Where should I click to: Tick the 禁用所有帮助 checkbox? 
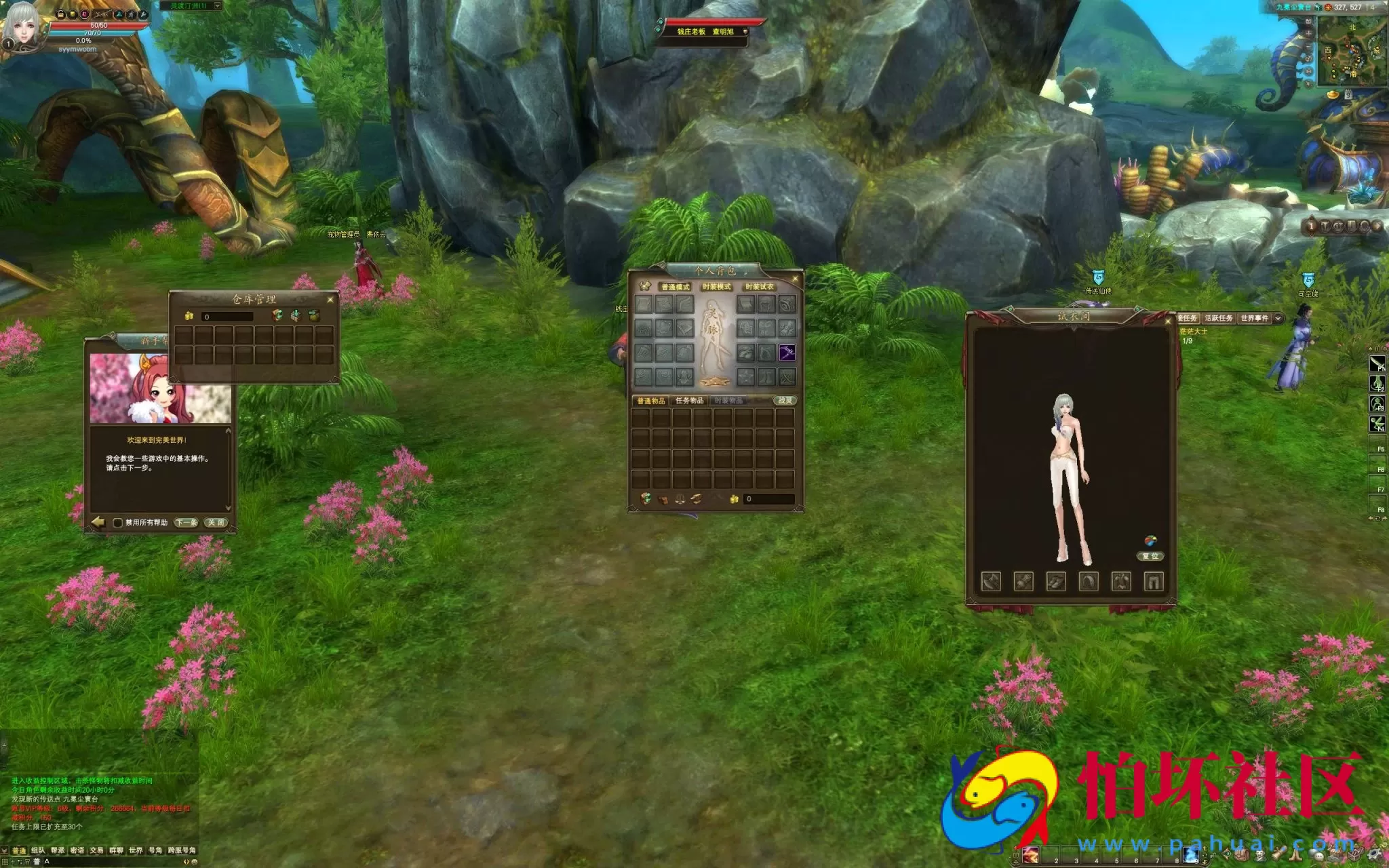[117, 523]
